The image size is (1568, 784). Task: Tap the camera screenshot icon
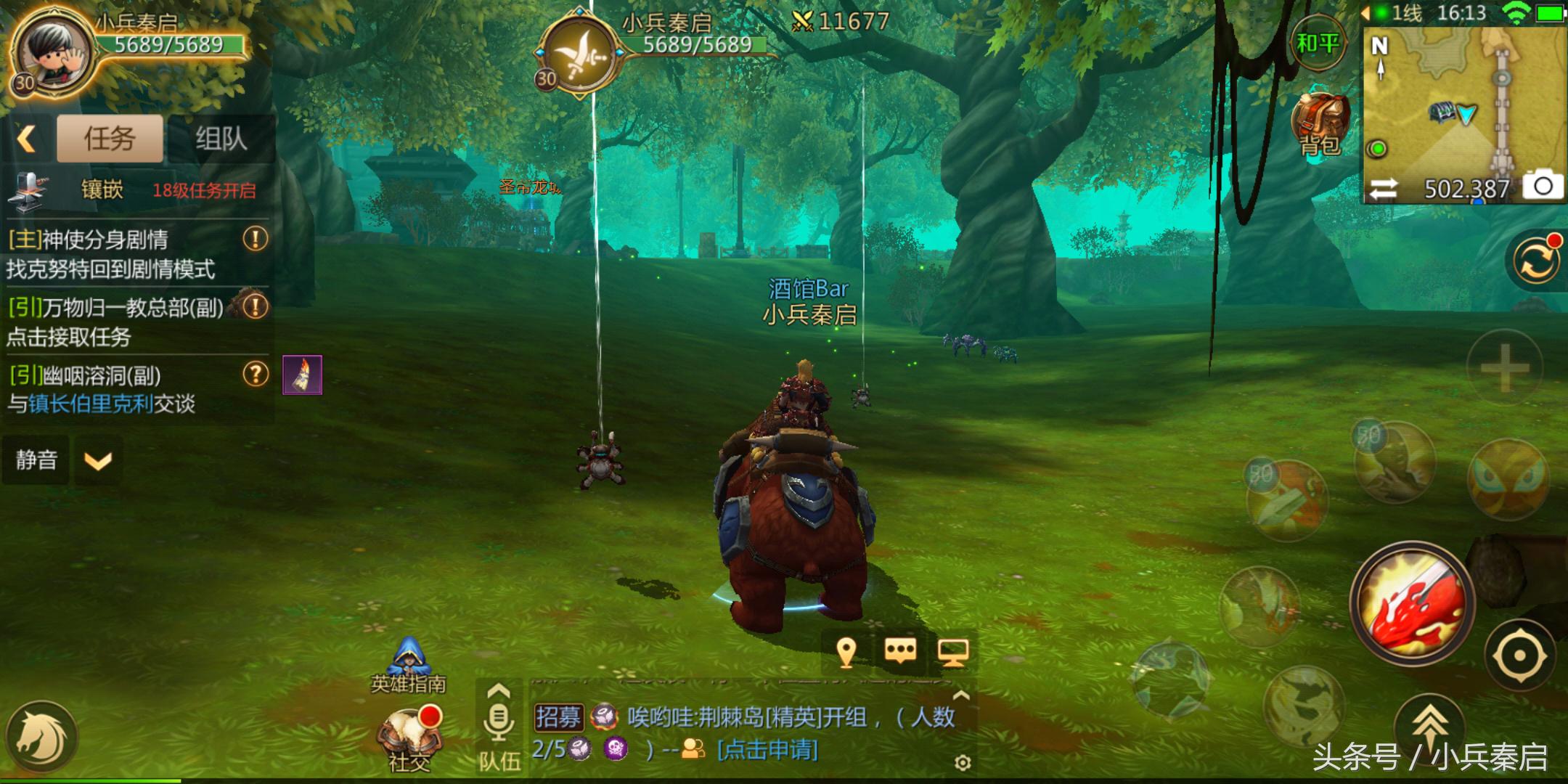tap(1542, 186)
